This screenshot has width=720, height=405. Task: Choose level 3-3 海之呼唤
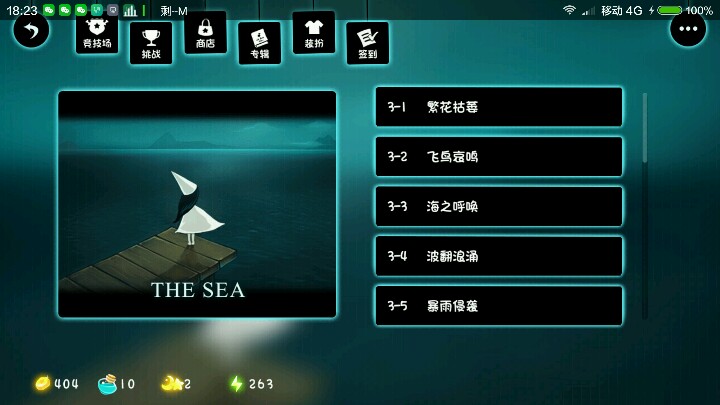[498, 206]
